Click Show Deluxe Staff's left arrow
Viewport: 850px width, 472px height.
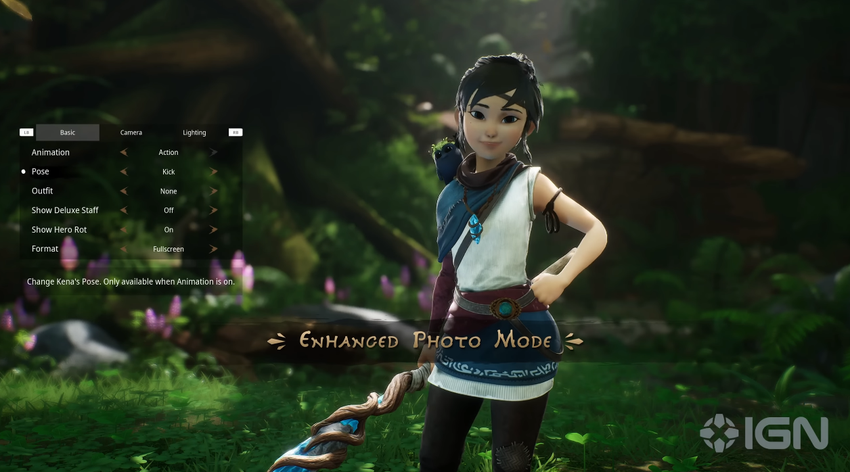point(124,211)
